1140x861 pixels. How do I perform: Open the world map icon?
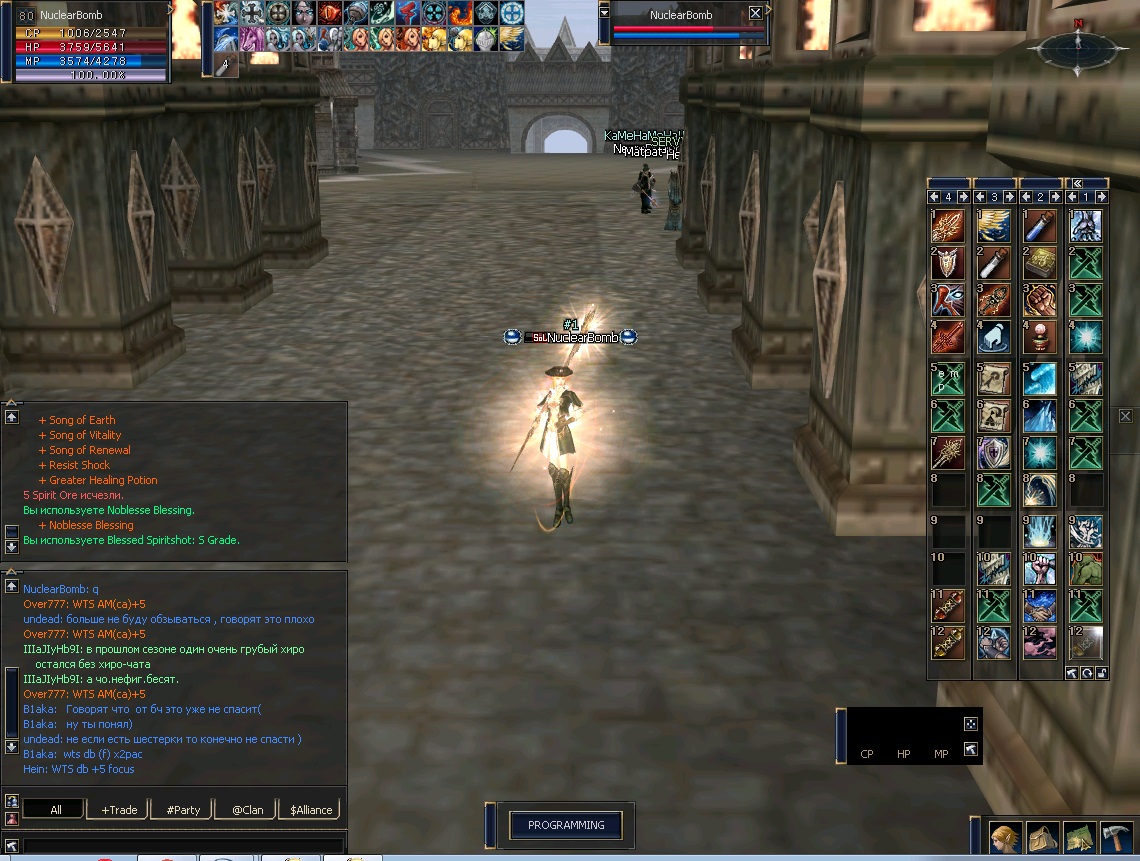pos(1079,837)
